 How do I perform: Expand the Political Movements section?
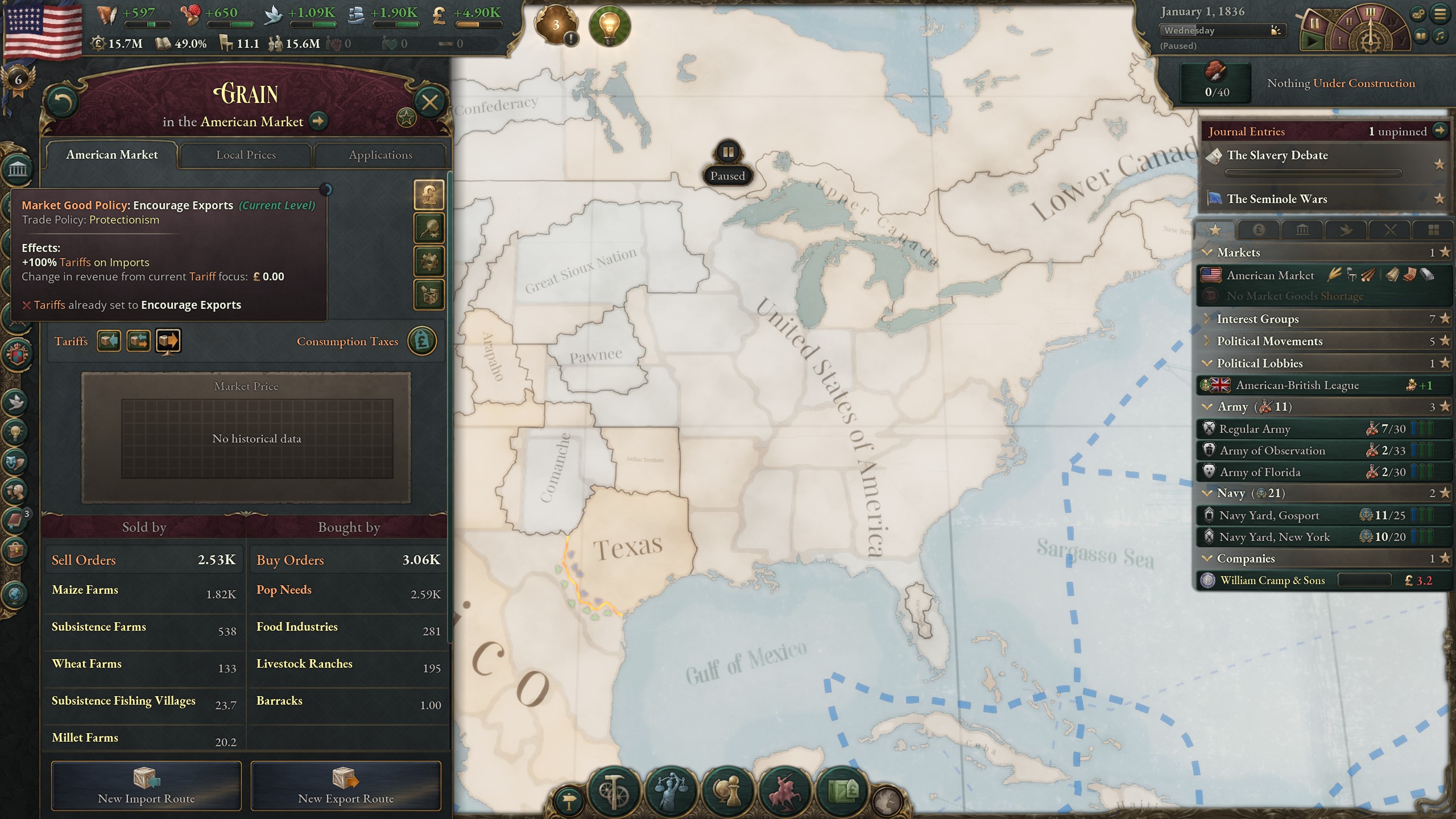tap(1207, 341)
